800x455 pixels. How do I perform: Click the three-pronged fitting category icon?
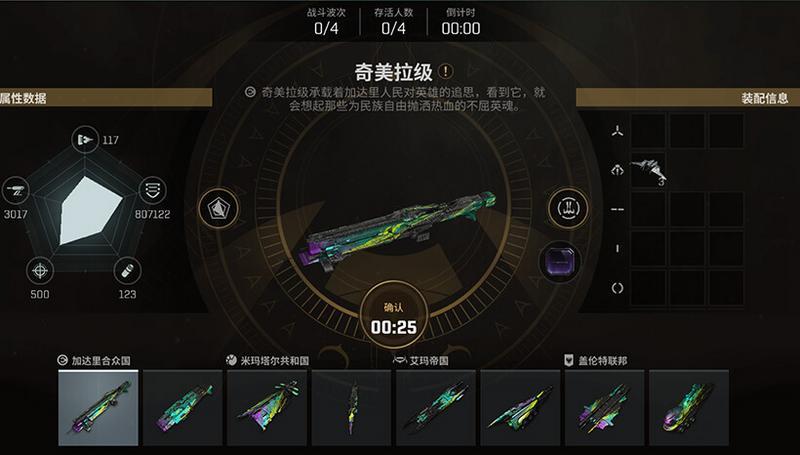click(x=618, y=131)
